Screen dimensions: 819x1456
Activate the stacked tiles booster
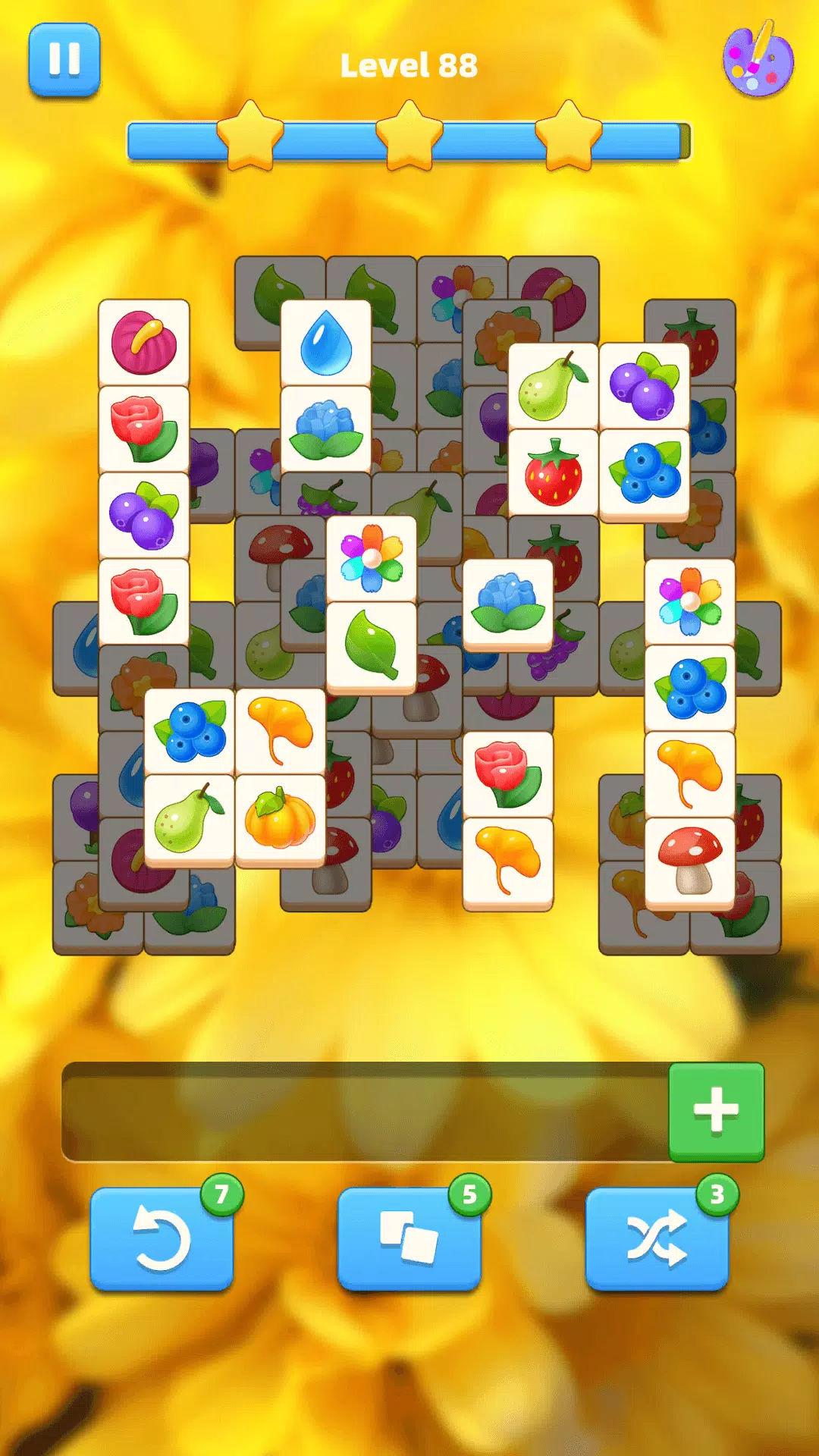click(409, 1238)
